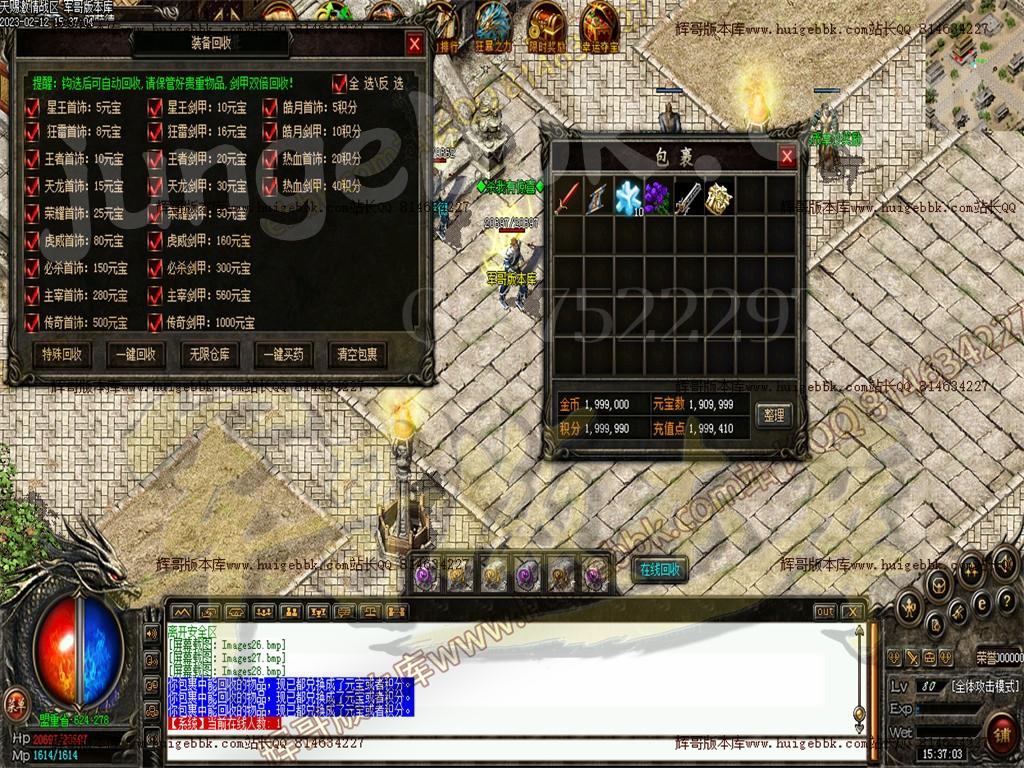The height and width of the screenshot is (768, 1024).
Task: Toggle the 传奇剑甲 1000元宝 checkbox
Action: click(x=155, y=322)
